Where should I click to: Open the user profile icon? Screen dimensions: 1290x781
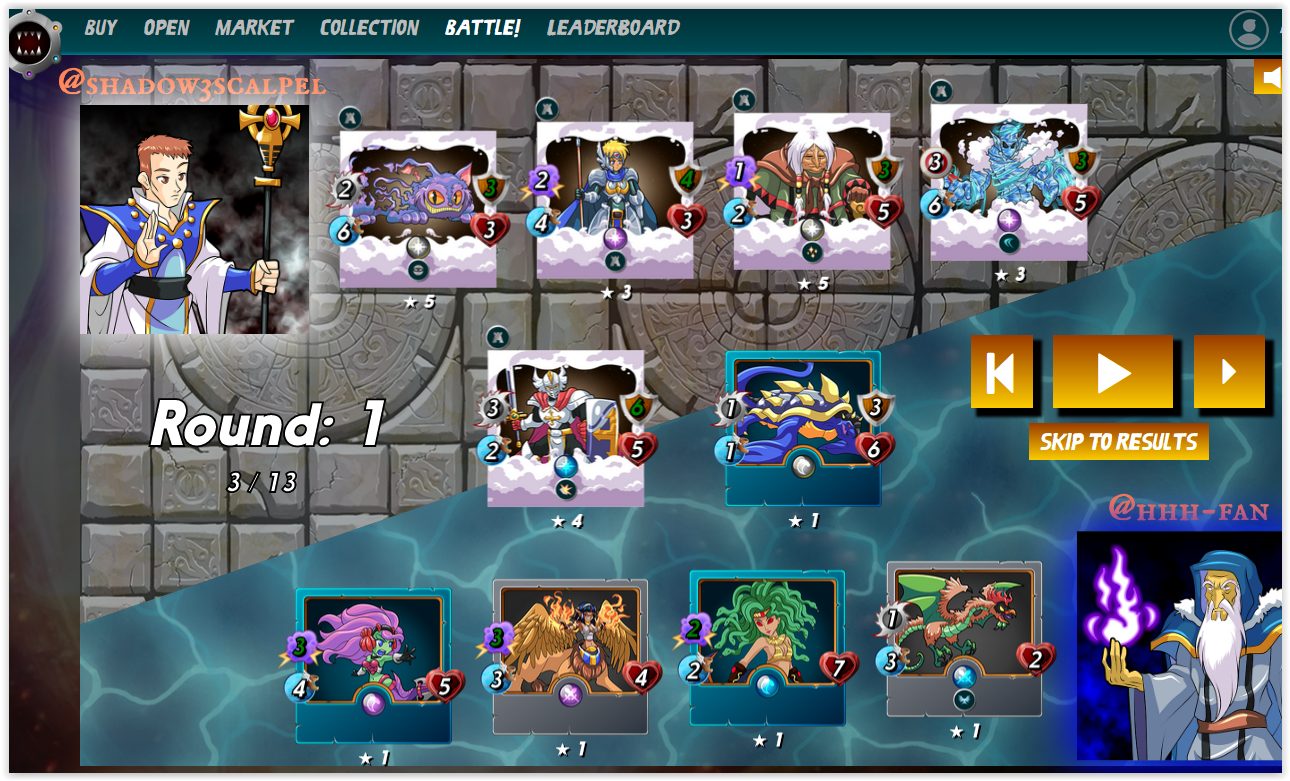tap(1248, 30)
